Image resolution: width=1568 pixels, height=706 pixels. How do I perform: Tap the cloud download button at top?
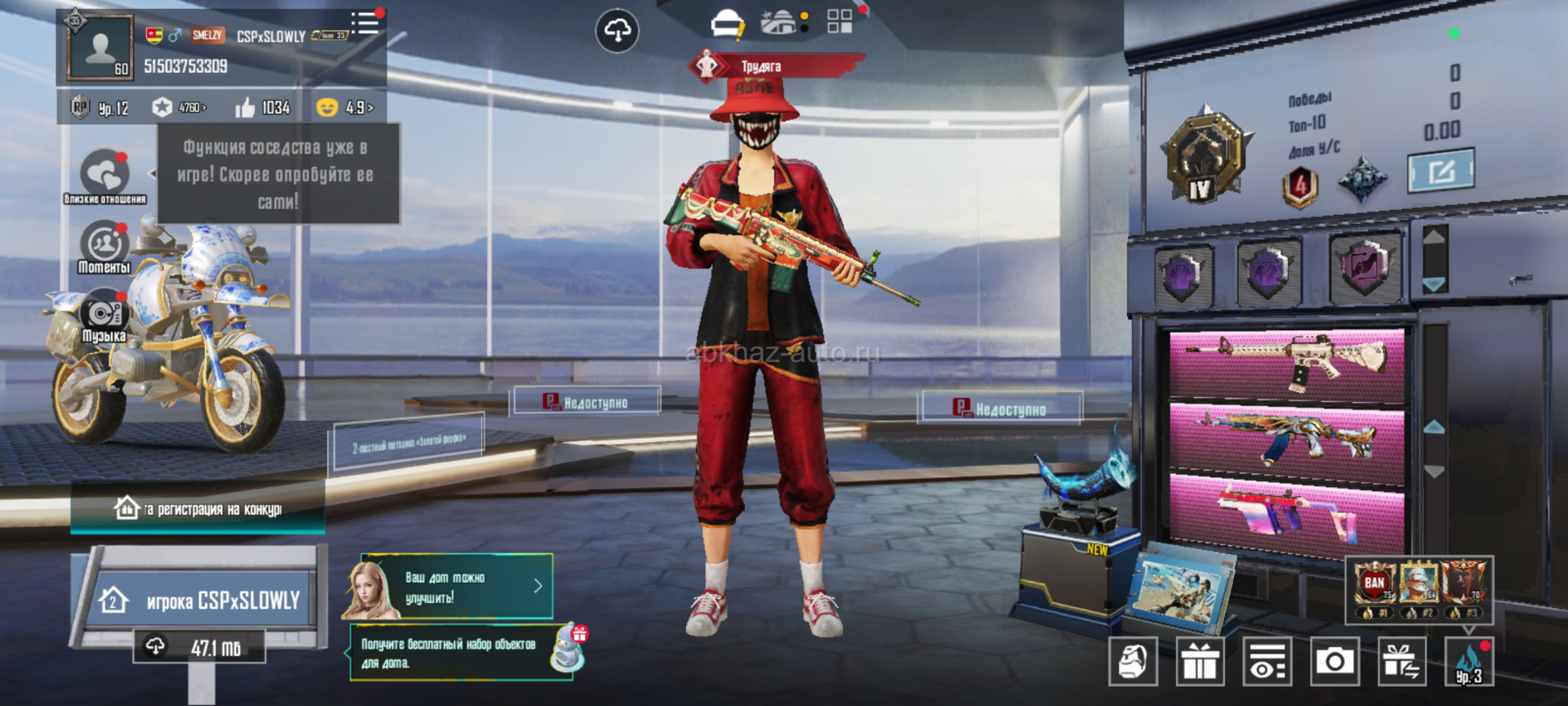(x=617, y=31)
